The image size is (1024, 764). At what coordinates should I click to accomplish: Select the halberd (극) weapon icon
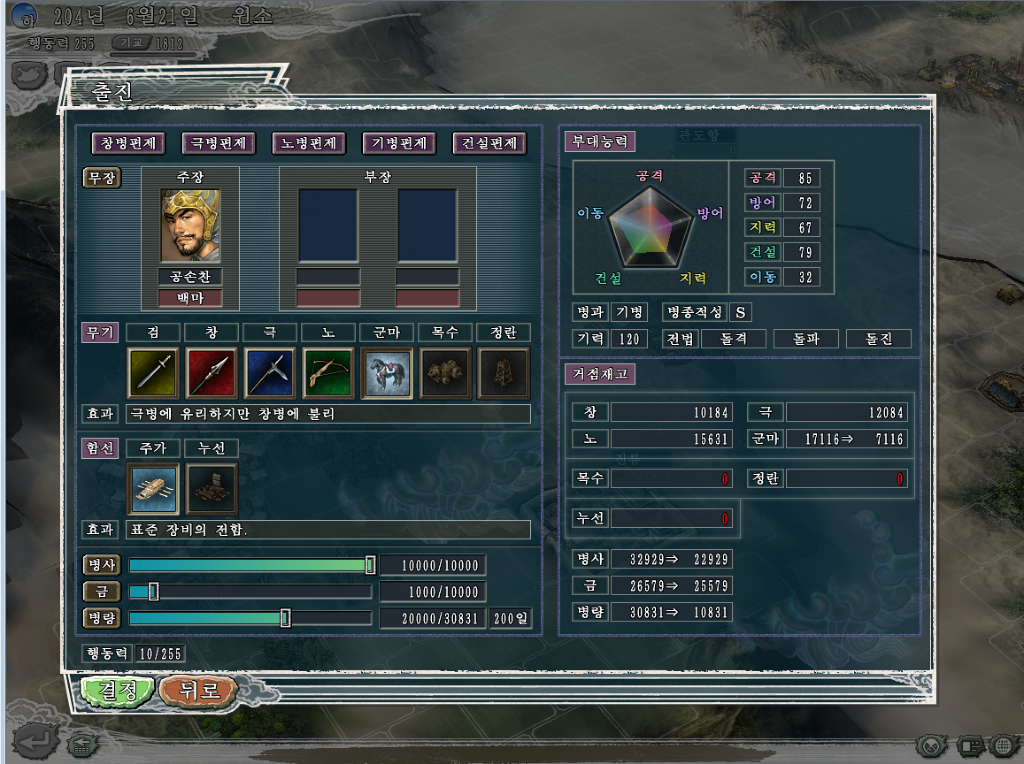pyautogui.click(x=270, y=373)
